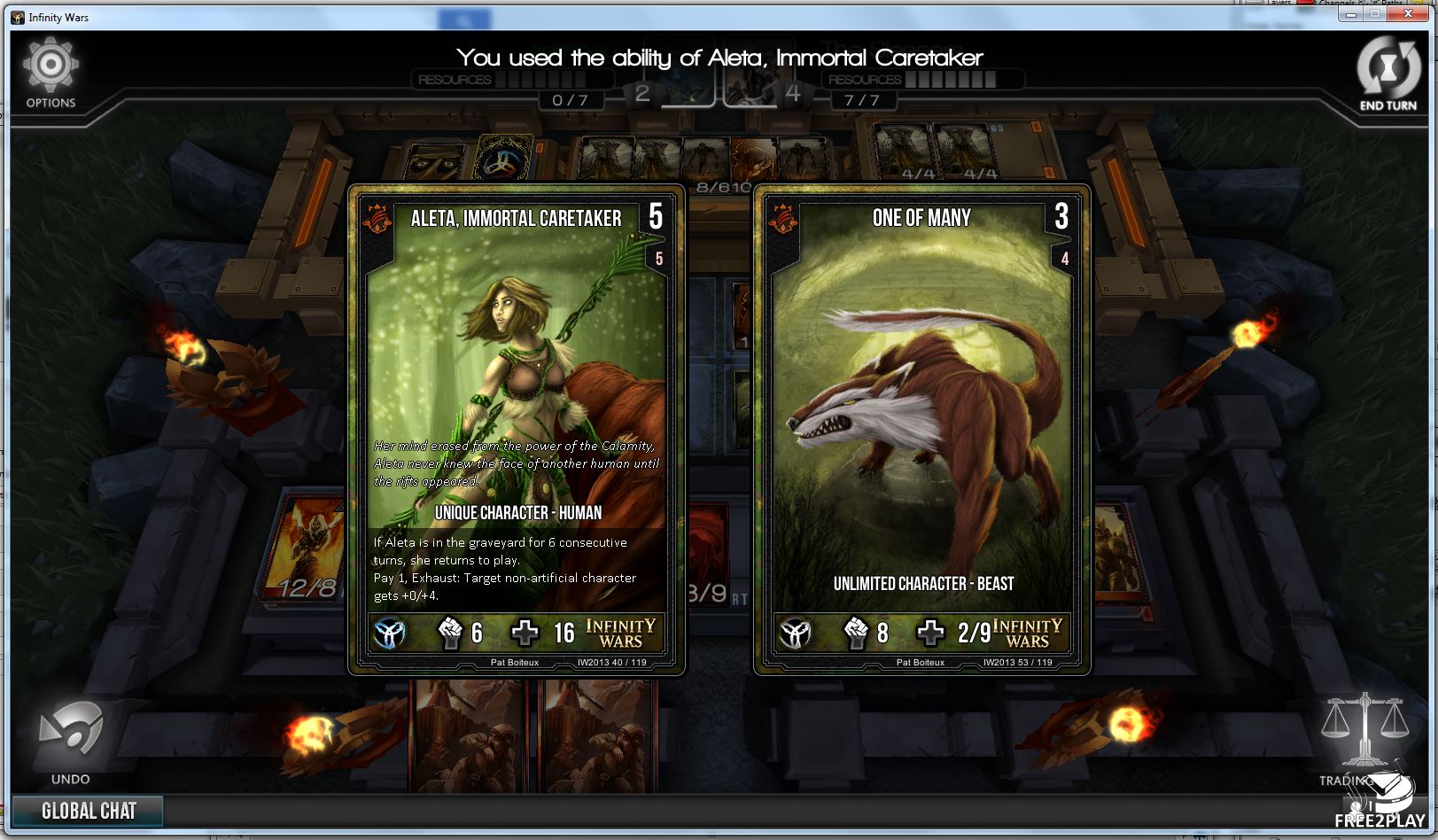Select the Aleta, Immortal Caretaker card
The image size is (1438, 840).
[517, 430]
